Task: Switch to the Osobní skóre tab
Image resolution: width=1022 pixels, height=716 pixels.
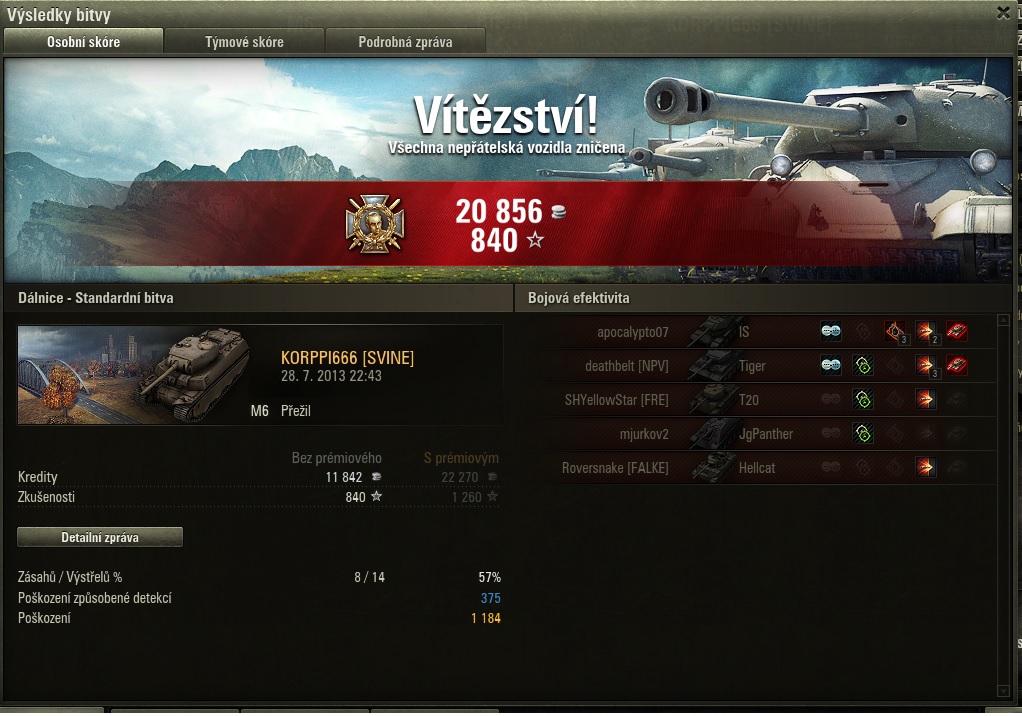Action: point(83,42)
